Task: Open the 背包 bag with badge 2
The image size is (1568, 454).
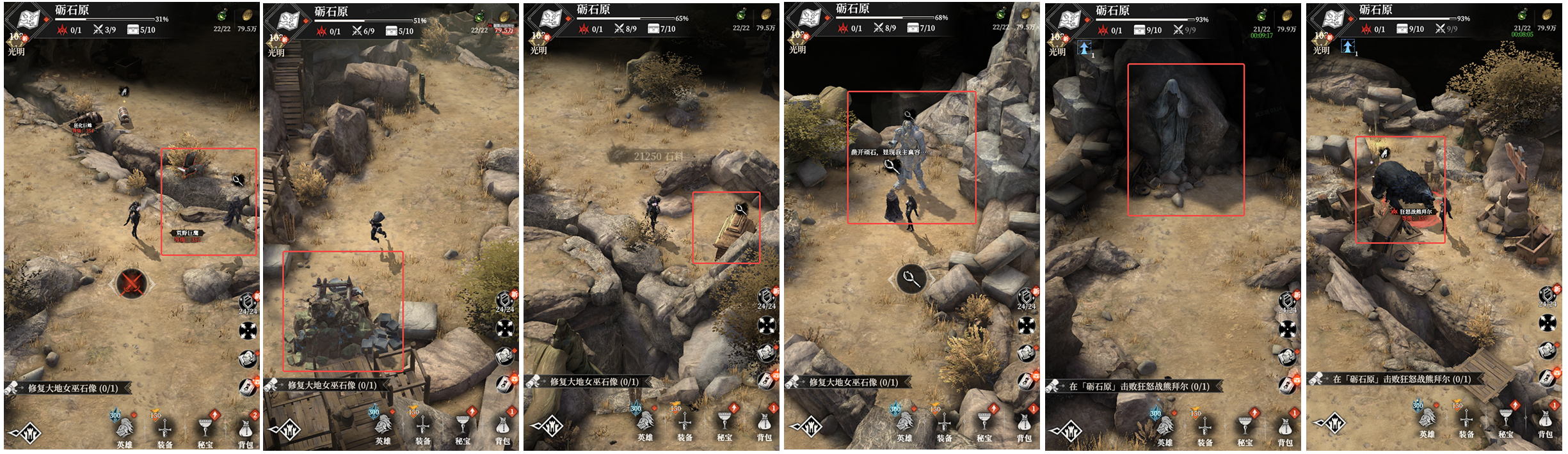Action: pos(246,429)
